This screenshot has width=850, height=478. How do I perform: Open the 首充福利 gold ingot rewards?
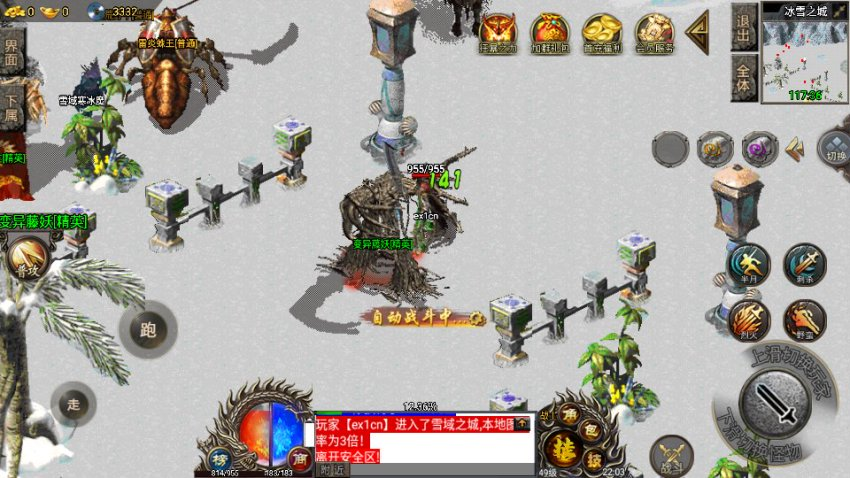602,31
